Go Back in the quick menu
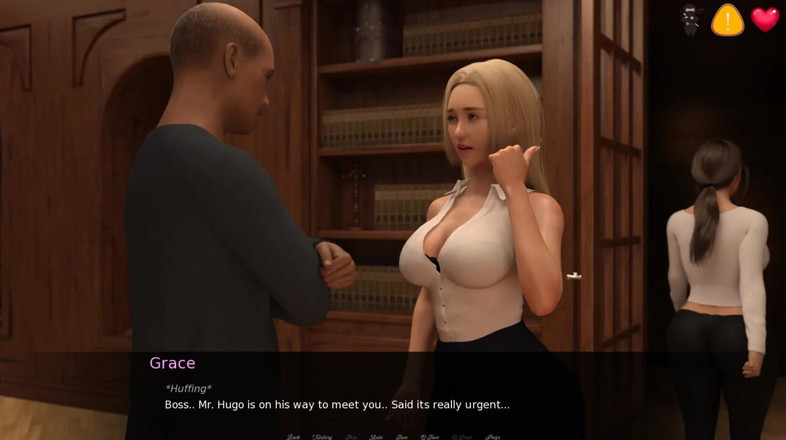Screen dimensions: 786x440 [x=294, y=436]
